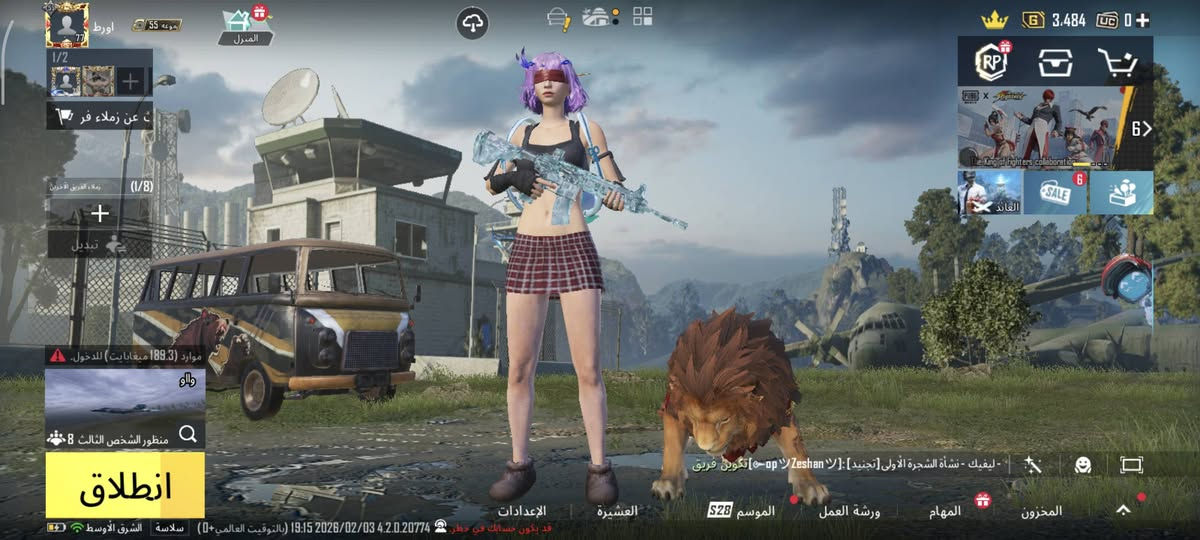Image resolution: width=1200 pixels, height=540 pixels.
Task: Open the SALE offers icon
Action: click(x=1055, y=192)
